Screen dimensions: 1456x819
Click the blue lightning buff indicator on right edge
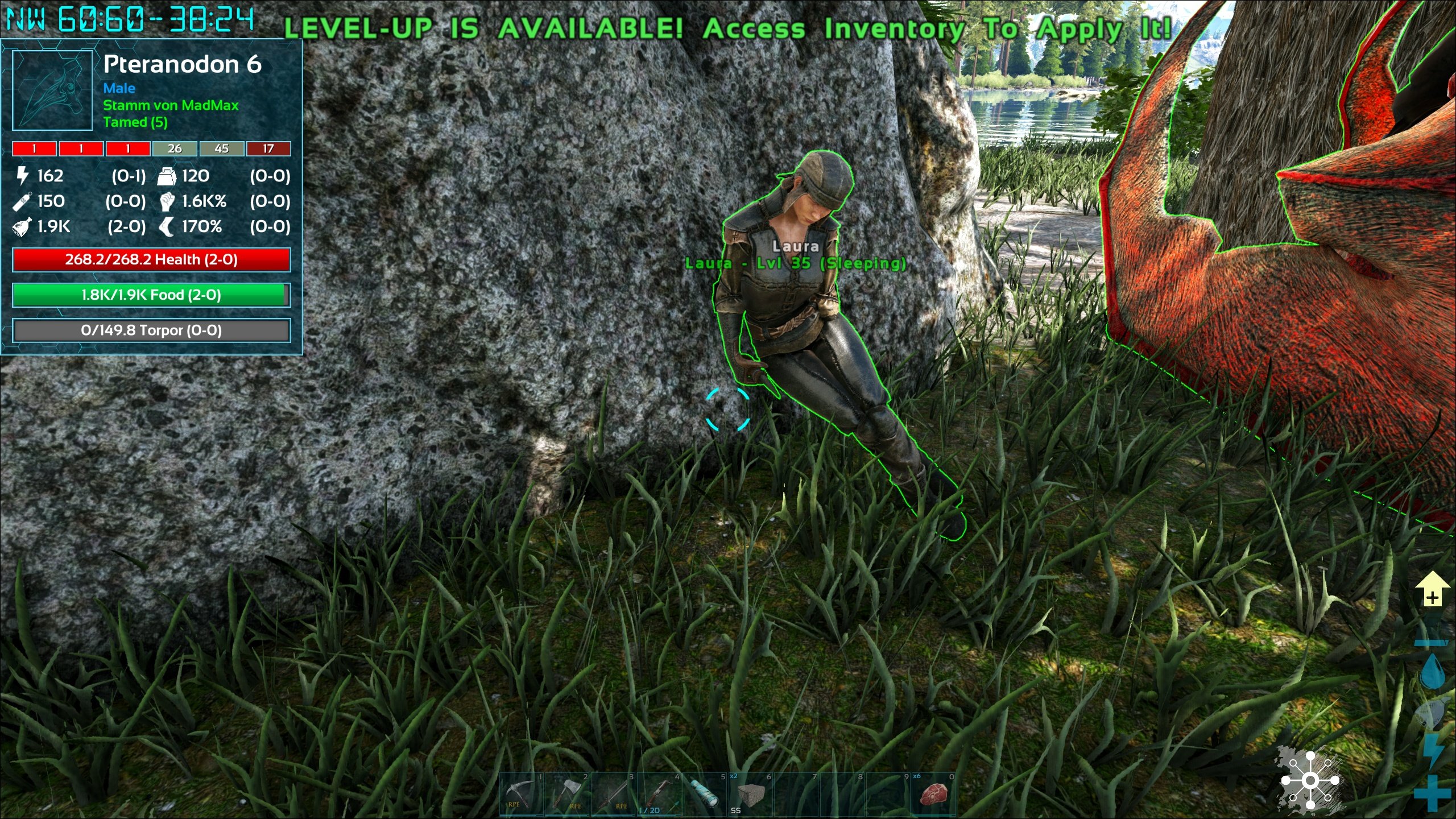click(x=1434, y=748)
